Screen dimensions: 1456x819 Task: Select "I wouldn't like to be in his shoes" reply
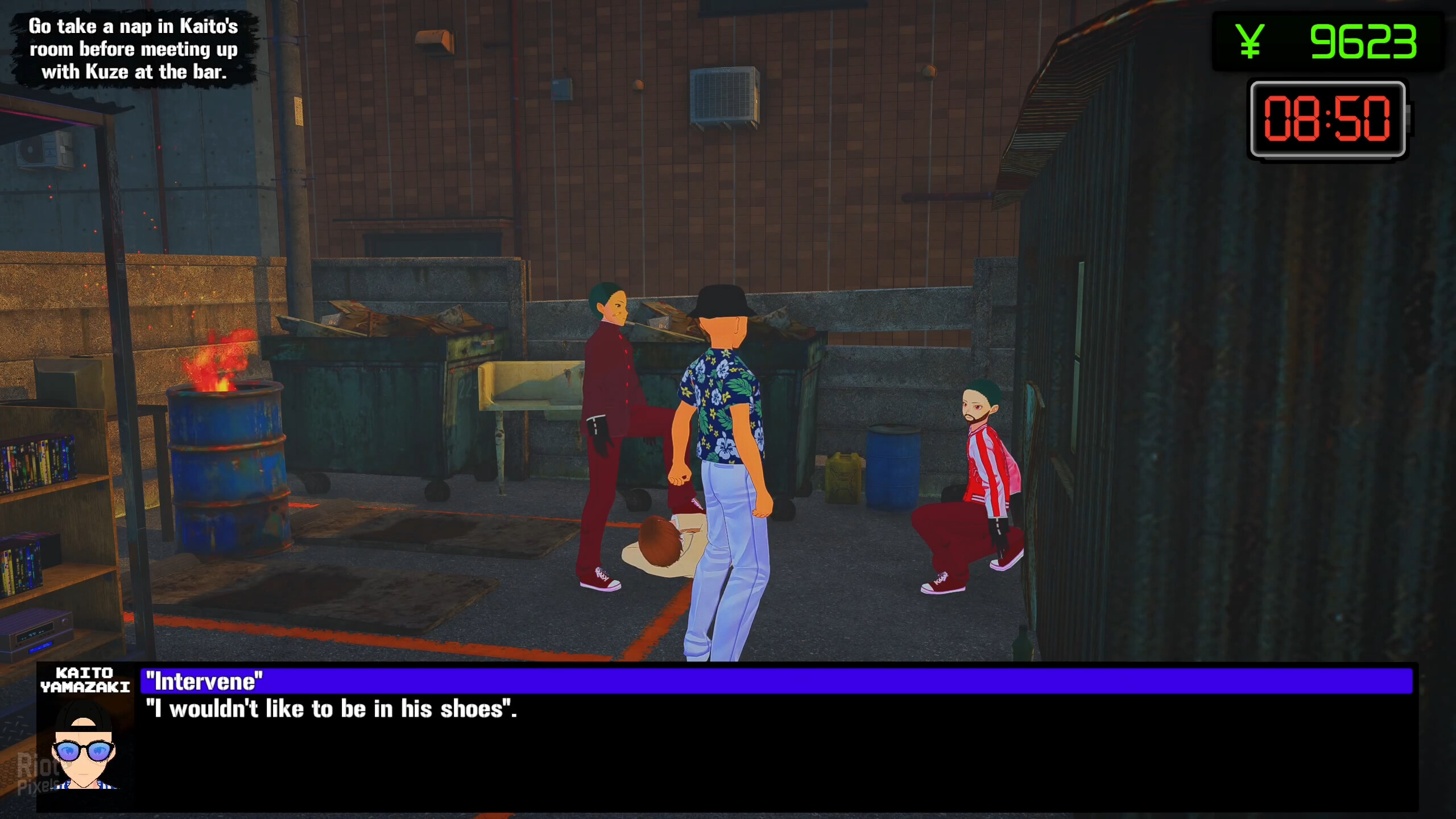click(x=331, y=709)
